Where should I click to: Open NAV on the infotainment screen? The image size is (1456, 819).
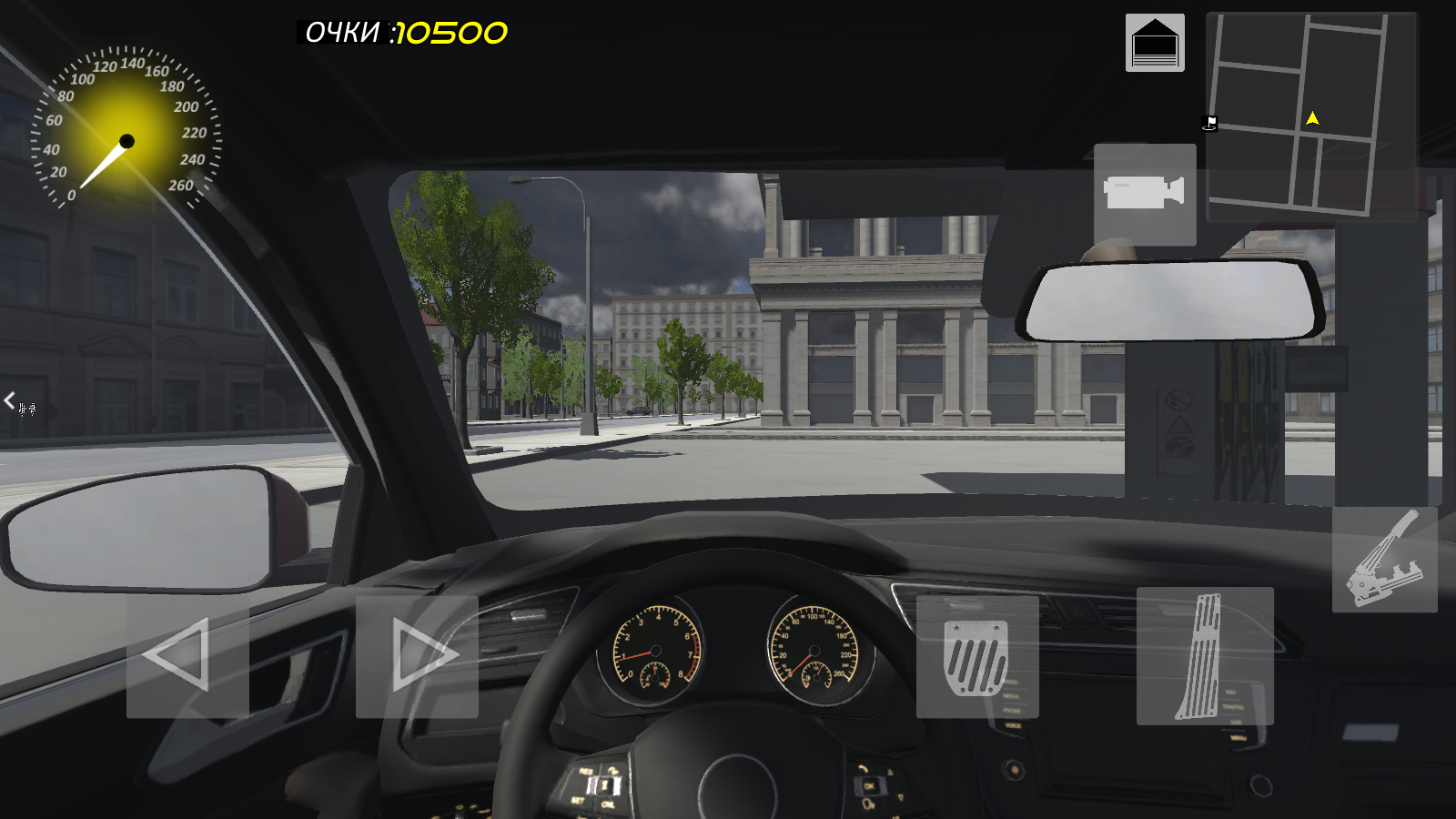(1231, 692)
